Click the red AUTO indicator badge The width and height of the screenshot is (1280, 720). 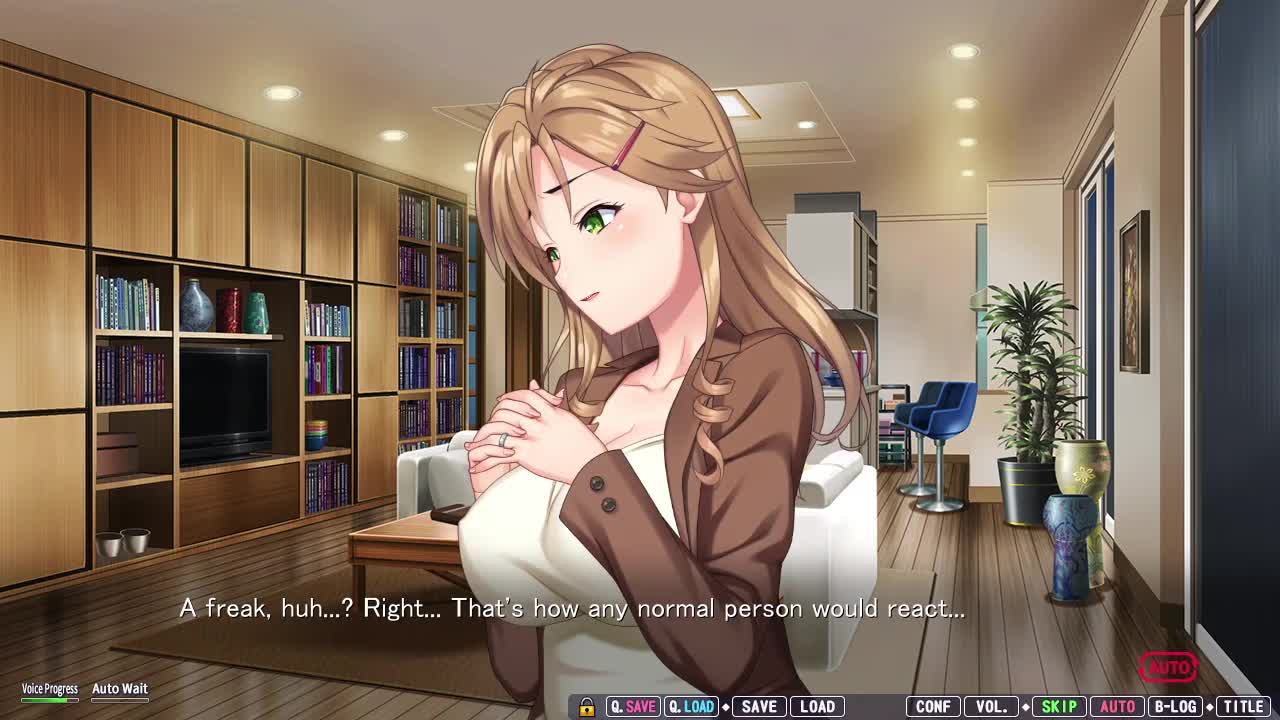coord(1168,667)
